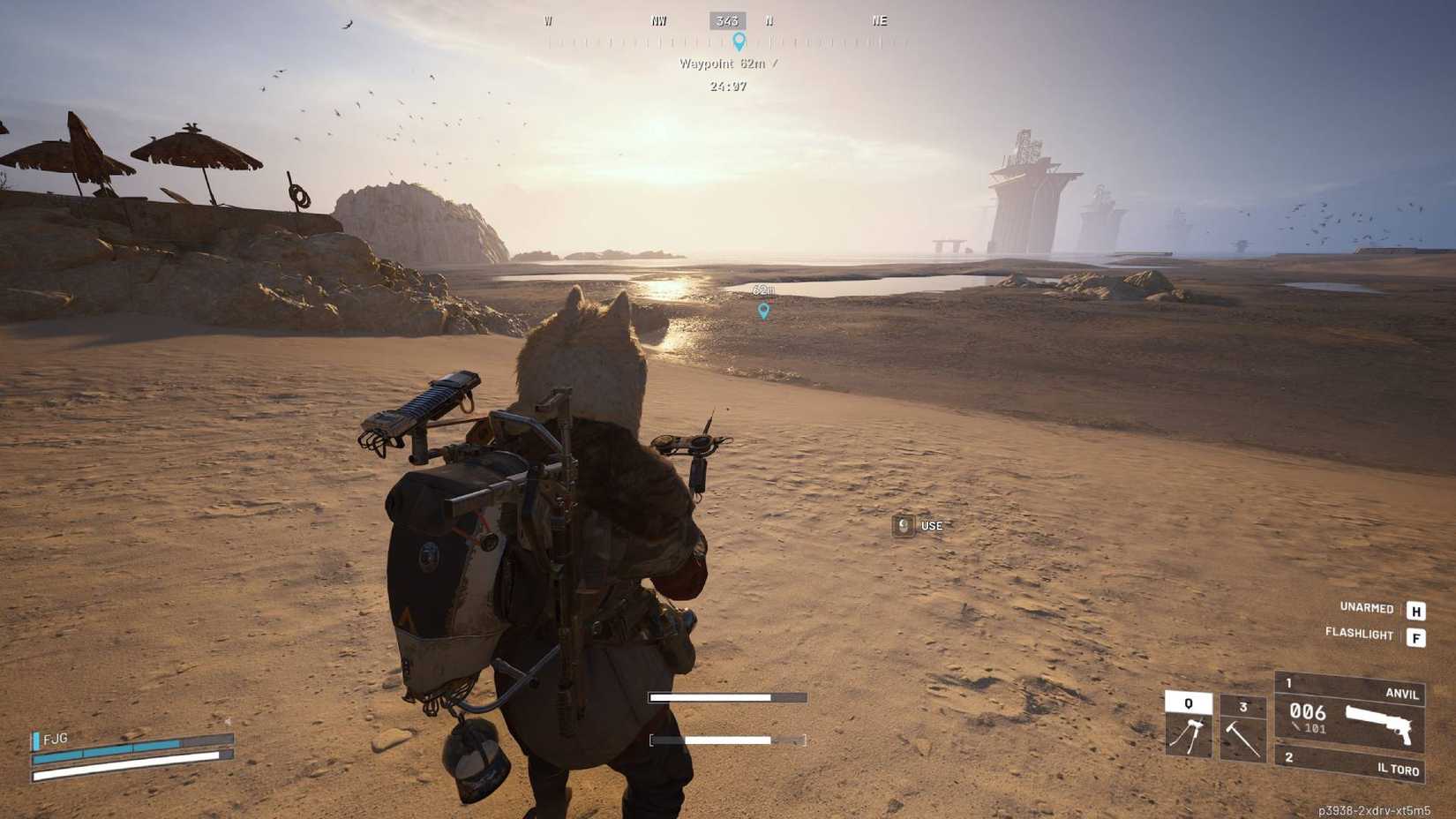The height and width of the screenshot is (819, 1456).
Task: Click the 62m waypoint pin on the terrain
Action: (x=763, y=311)
